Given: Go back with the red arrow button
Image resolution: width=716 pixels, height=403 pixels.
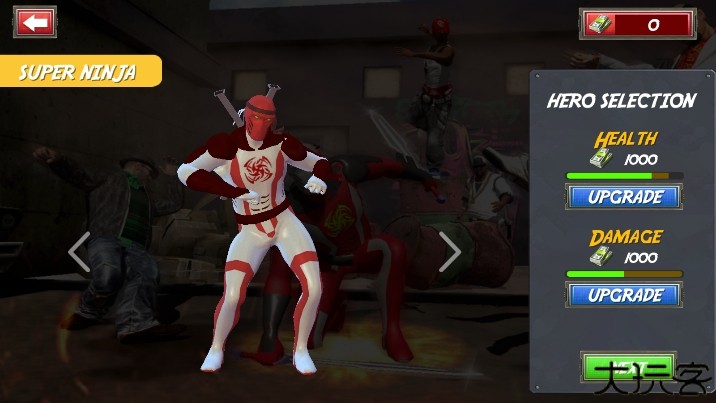Looking at the screenshot, I should 36,22.
